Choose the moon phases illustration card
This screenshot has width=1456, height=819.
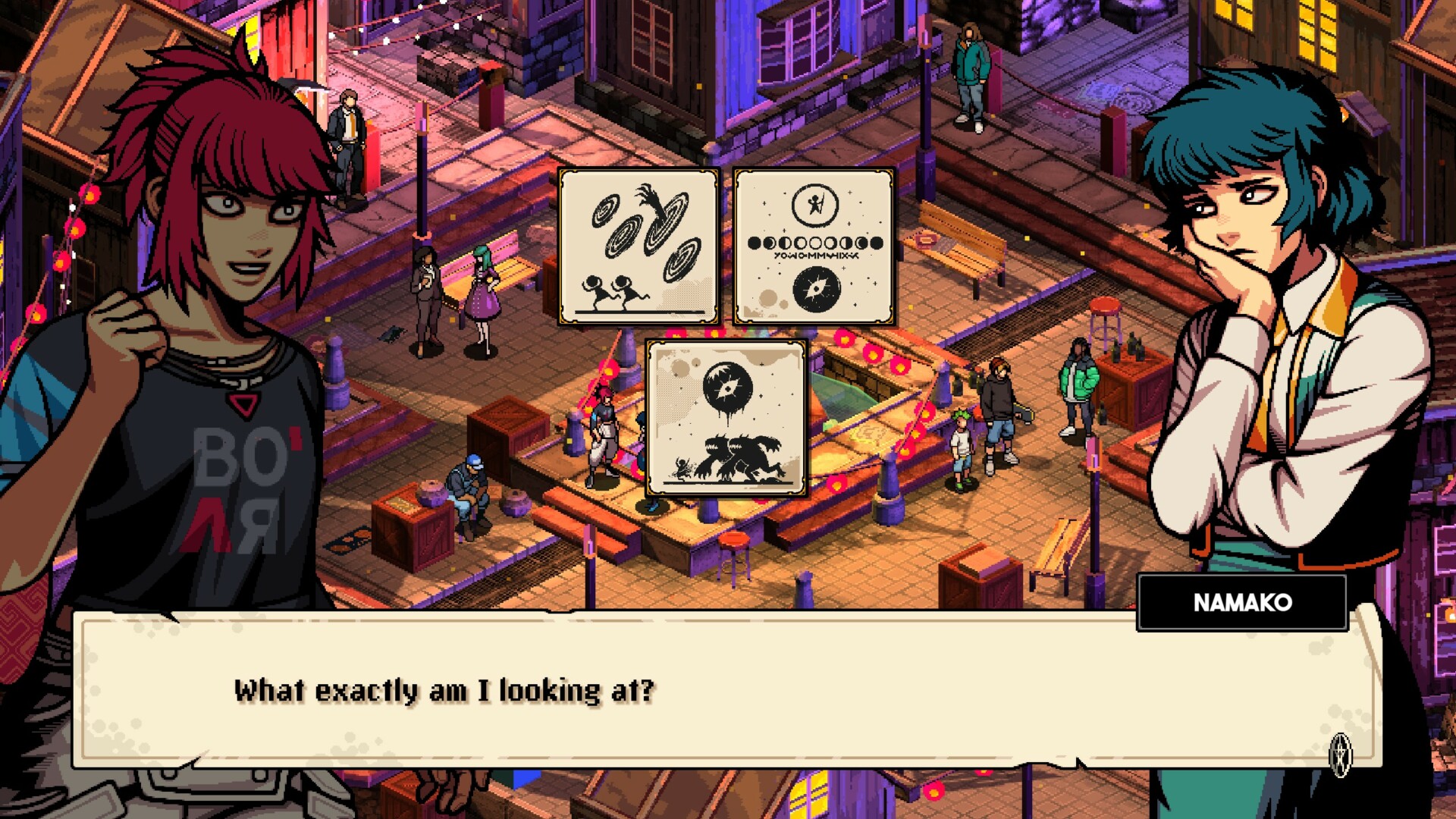[x=814, y=247]
